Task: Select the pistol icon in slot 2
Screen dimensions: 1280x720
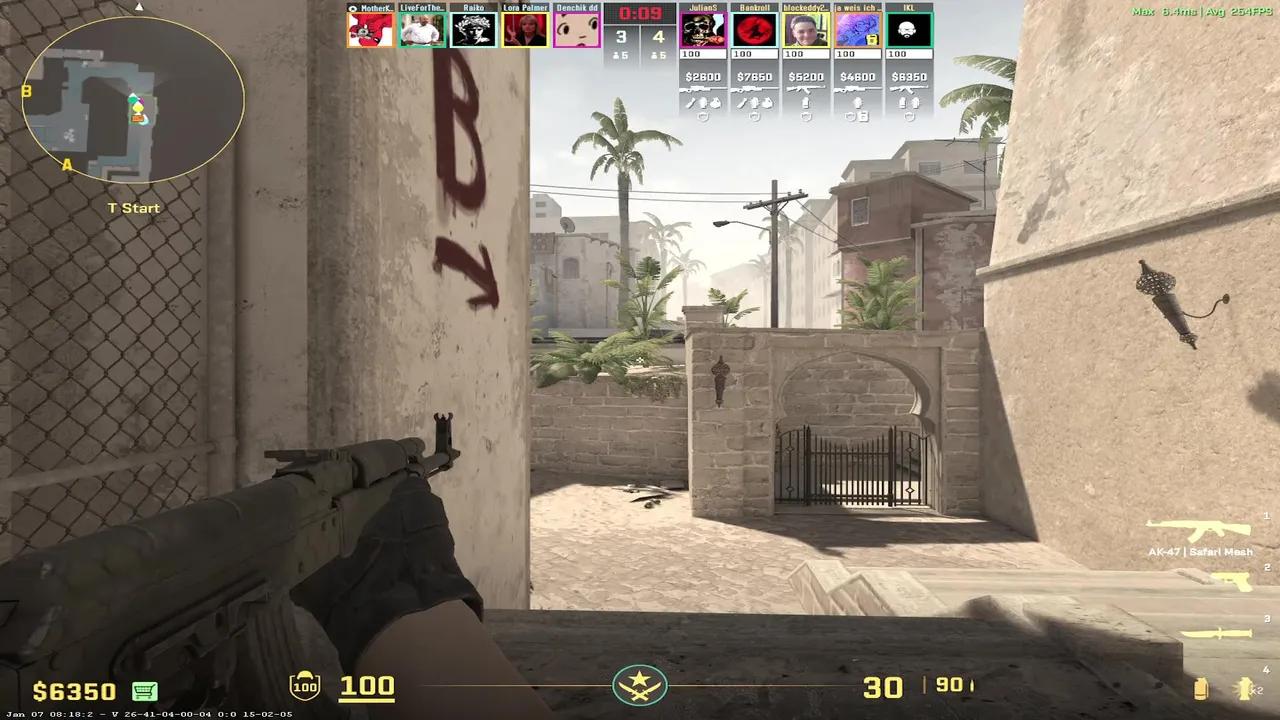Action: click(x=1232, y=582)
